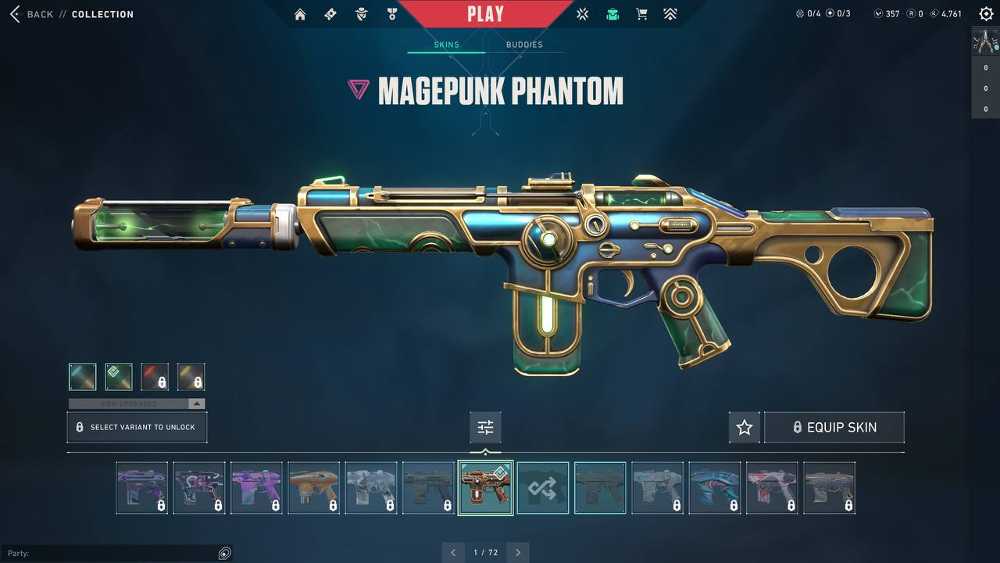Screen dimensions: 1000x563
Task: Open the store shopping cart
Action: pos(642,14)
